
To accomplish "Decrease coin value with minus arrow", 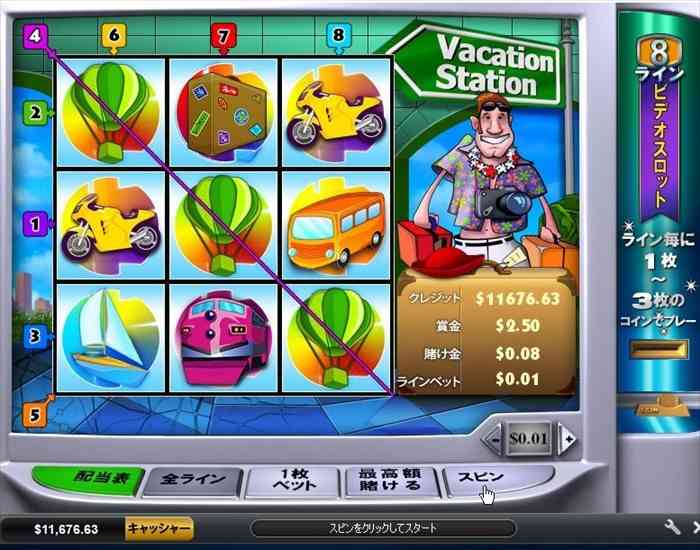I will (x=492, y=438).
